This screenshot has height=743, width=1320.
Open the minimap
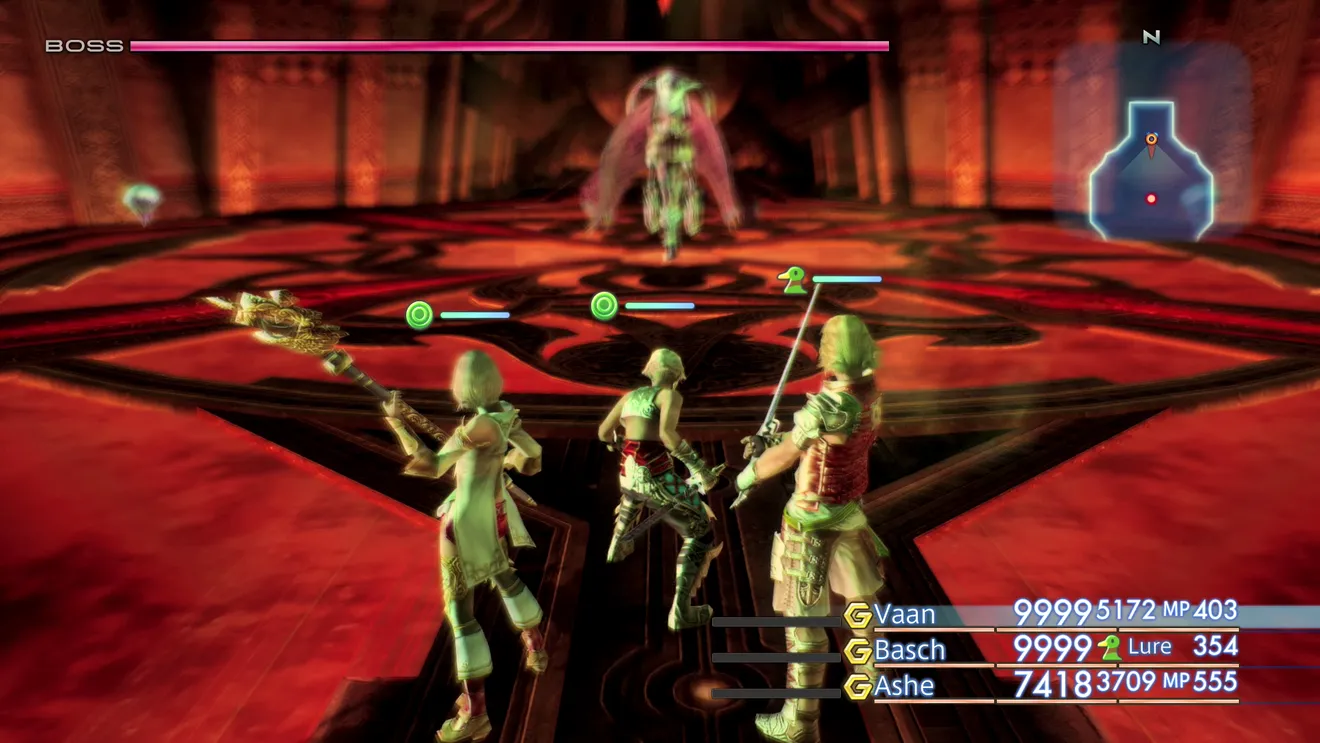pos(1151,170)
